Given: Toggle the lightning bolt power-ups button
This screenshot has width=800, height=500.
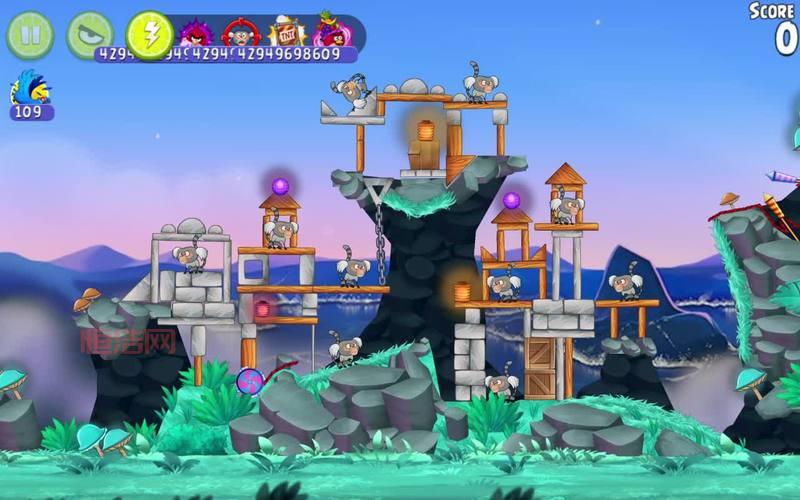Looking at the screenshot, I should (150, 35).
